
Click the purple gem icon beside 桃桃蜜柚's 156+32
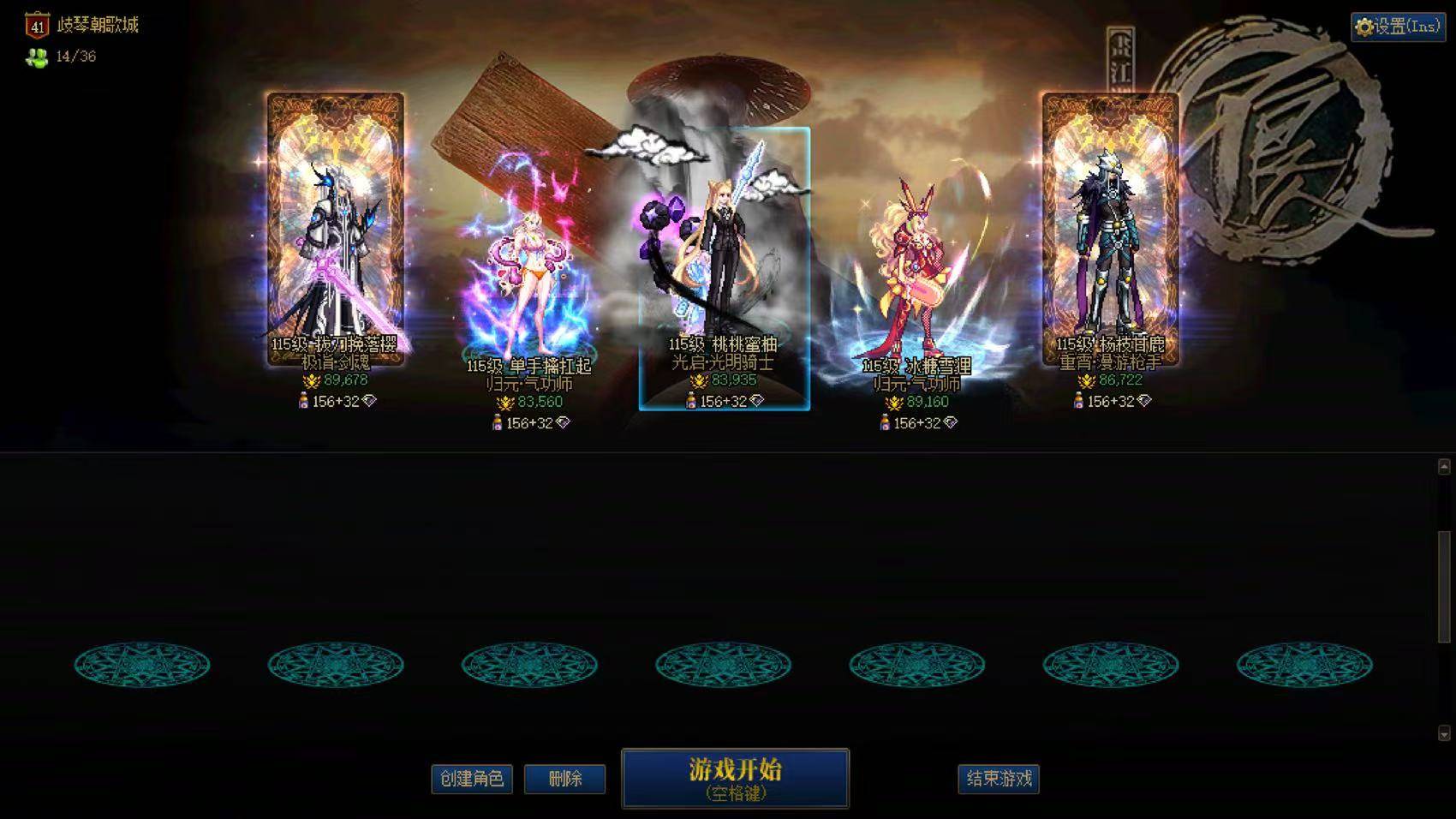pos(755,401)
